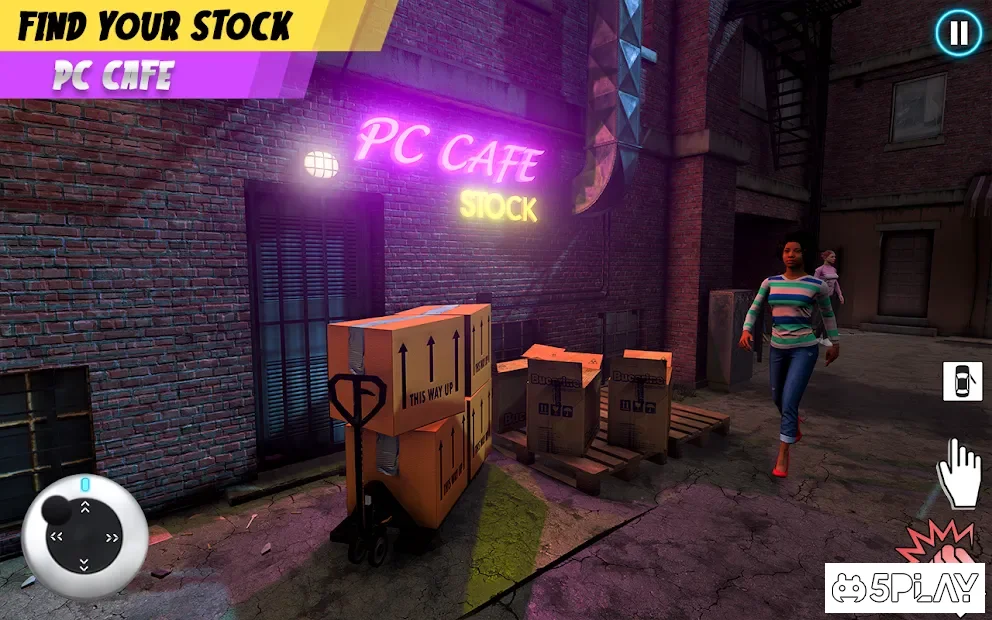
Task: Tap the joystick's down arrows
Action: [x=84, y=565]
